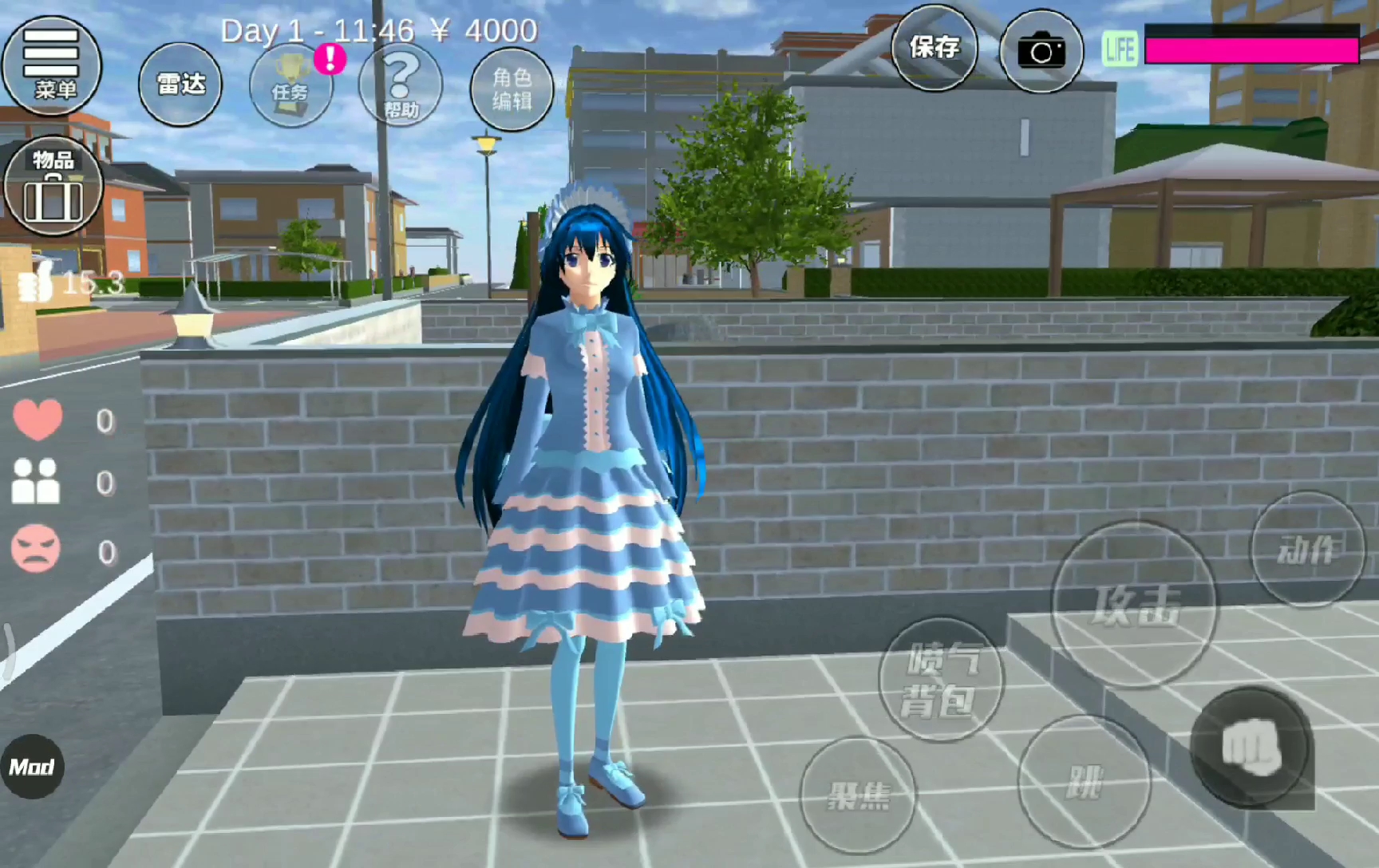Open the 菜单 hamburger menu
Image resolution: width=1379 pixels, height=868 pixels.
click(x=52, y=65)
